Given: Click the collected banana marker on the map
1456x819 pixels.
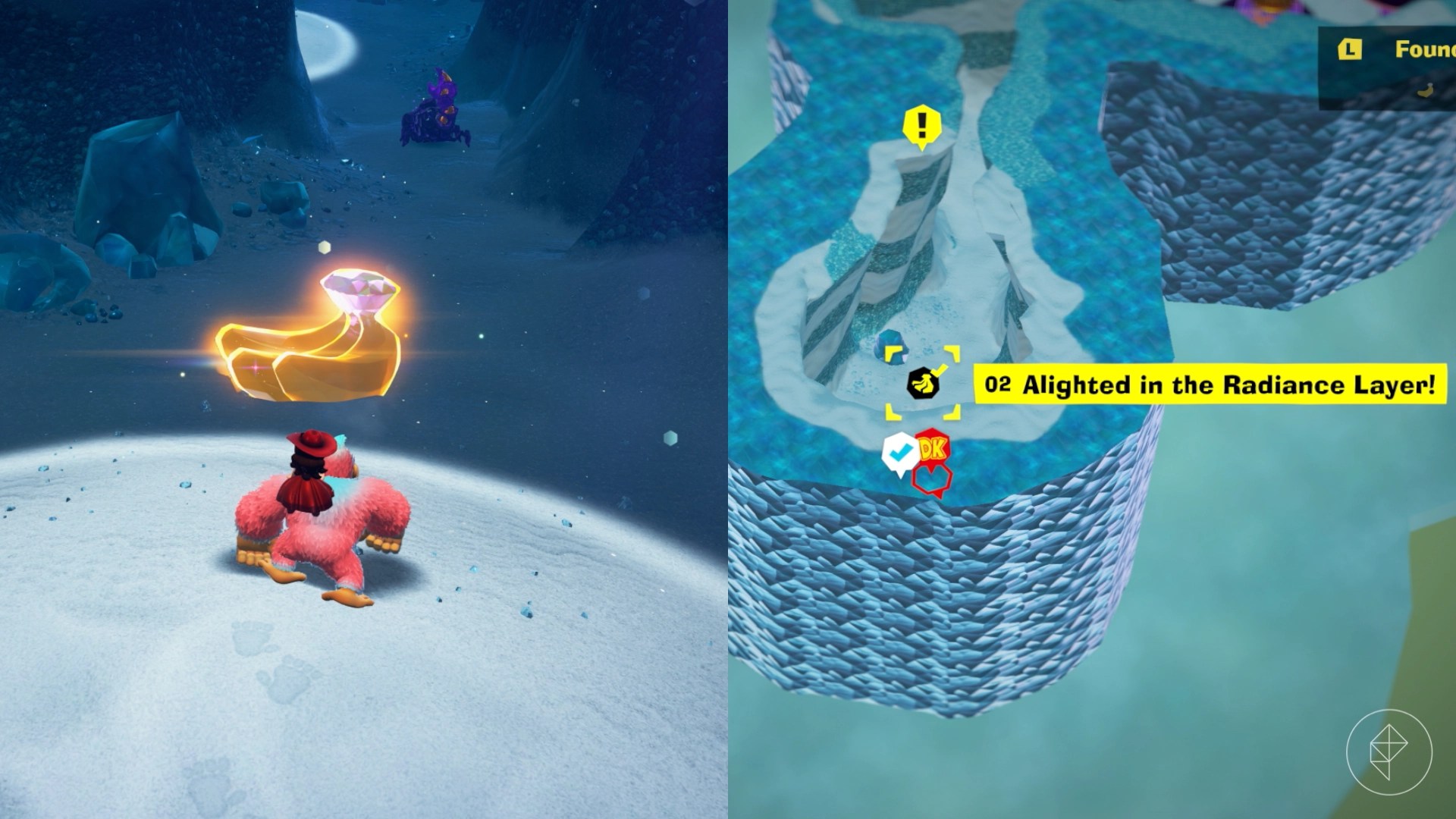Looking at the screenshot, I should click(923, 384).
